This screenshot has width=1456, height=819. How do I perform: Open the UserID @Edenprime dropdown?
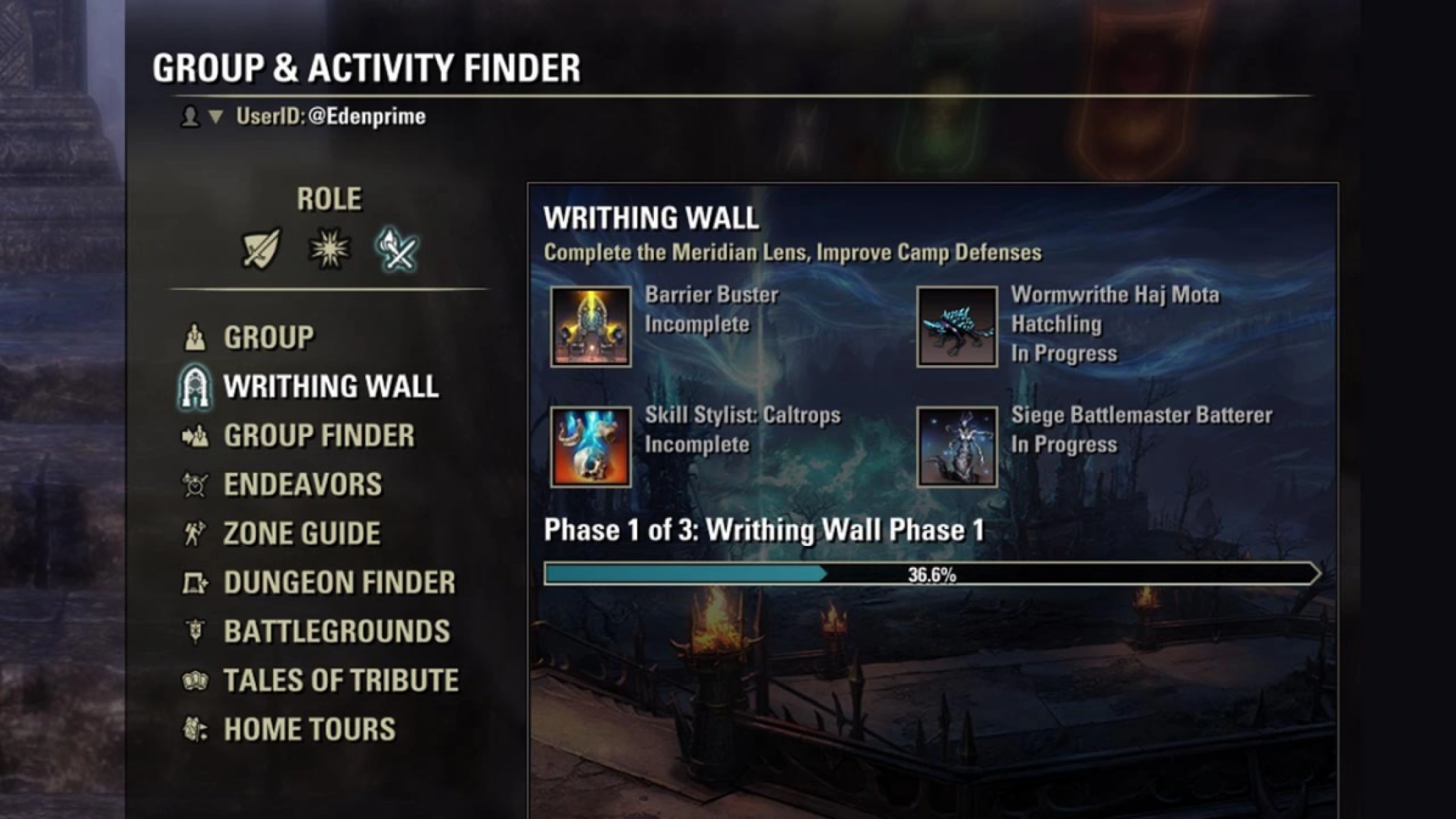pos(216,117)
